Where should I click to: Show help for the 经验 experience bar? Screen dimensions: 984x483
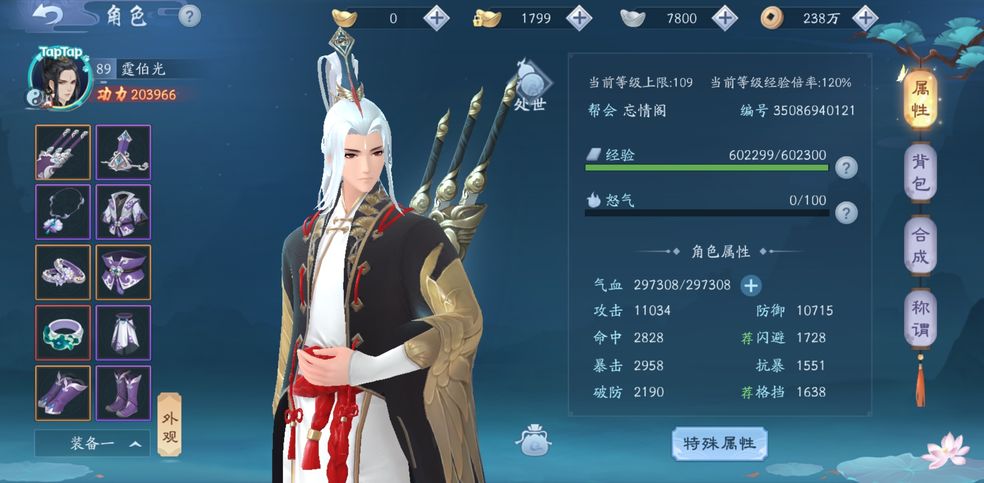[x=846, y=167]
